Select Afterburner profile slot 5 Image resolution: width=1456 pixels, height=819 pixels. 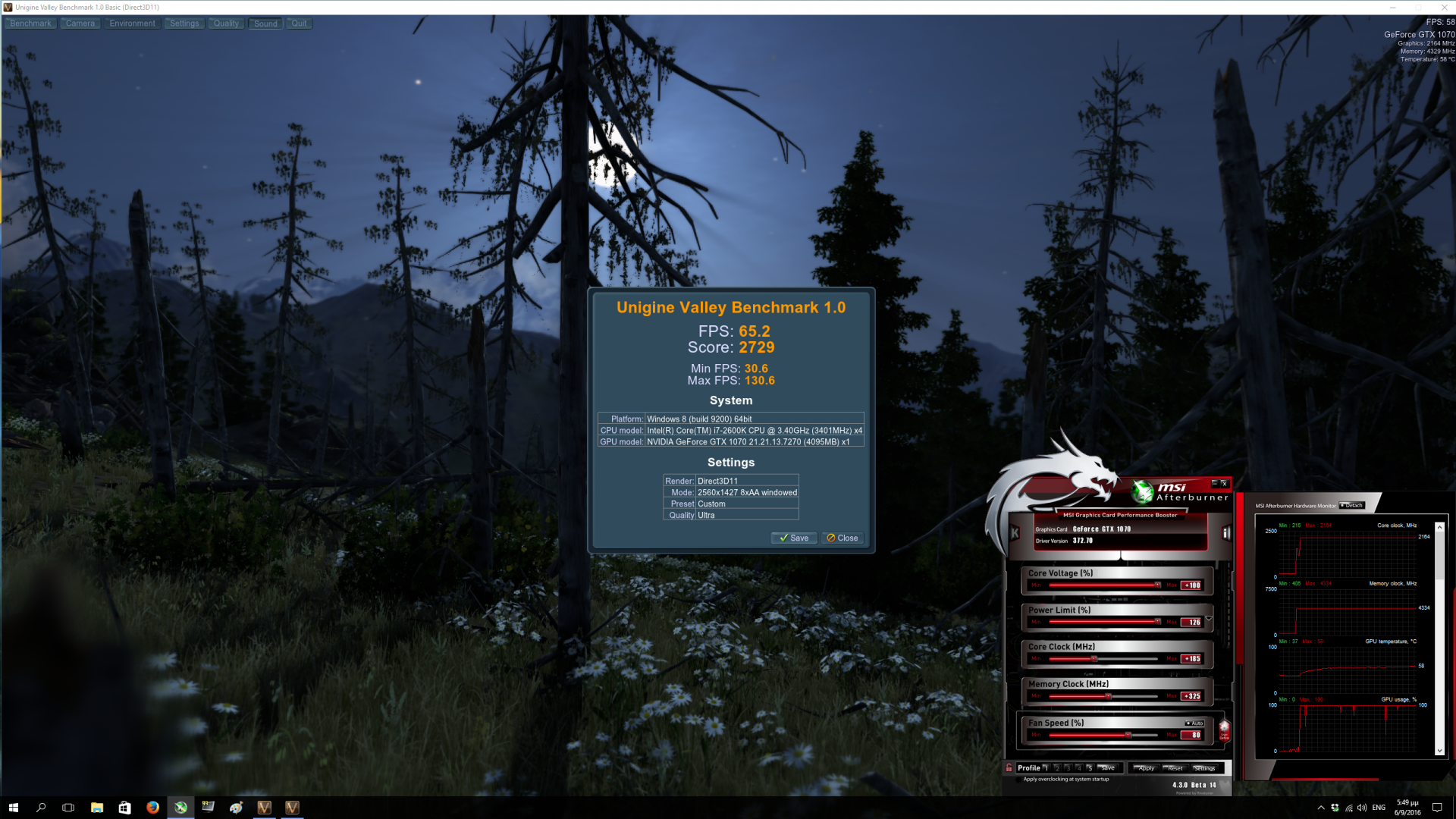(x=1089, y=768)
